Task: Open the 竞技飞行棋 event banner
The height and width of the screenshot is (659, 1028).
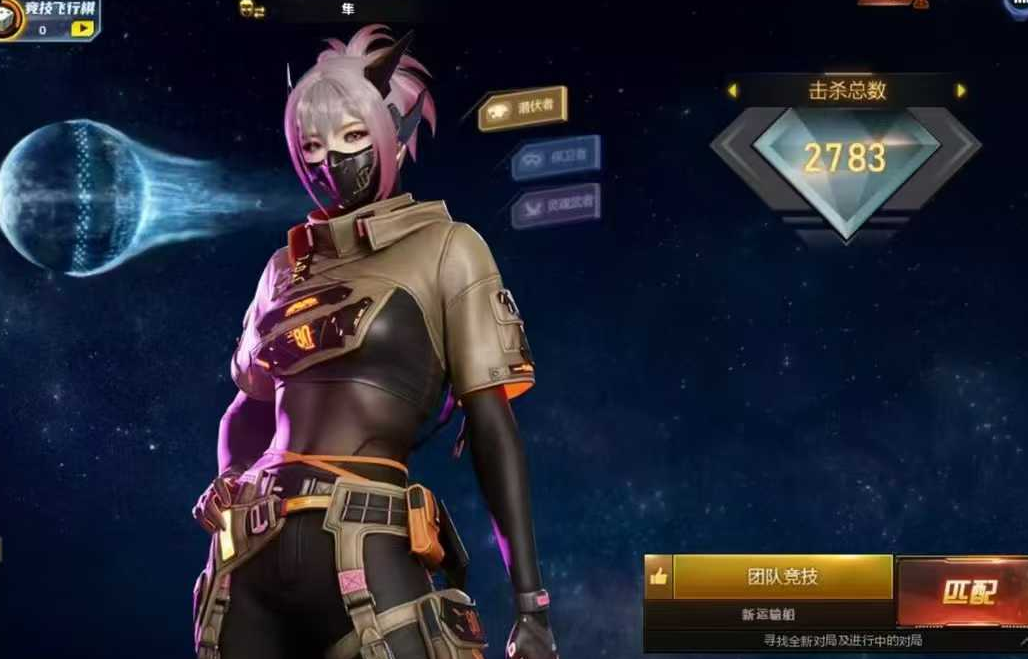Action: (52, 10)
